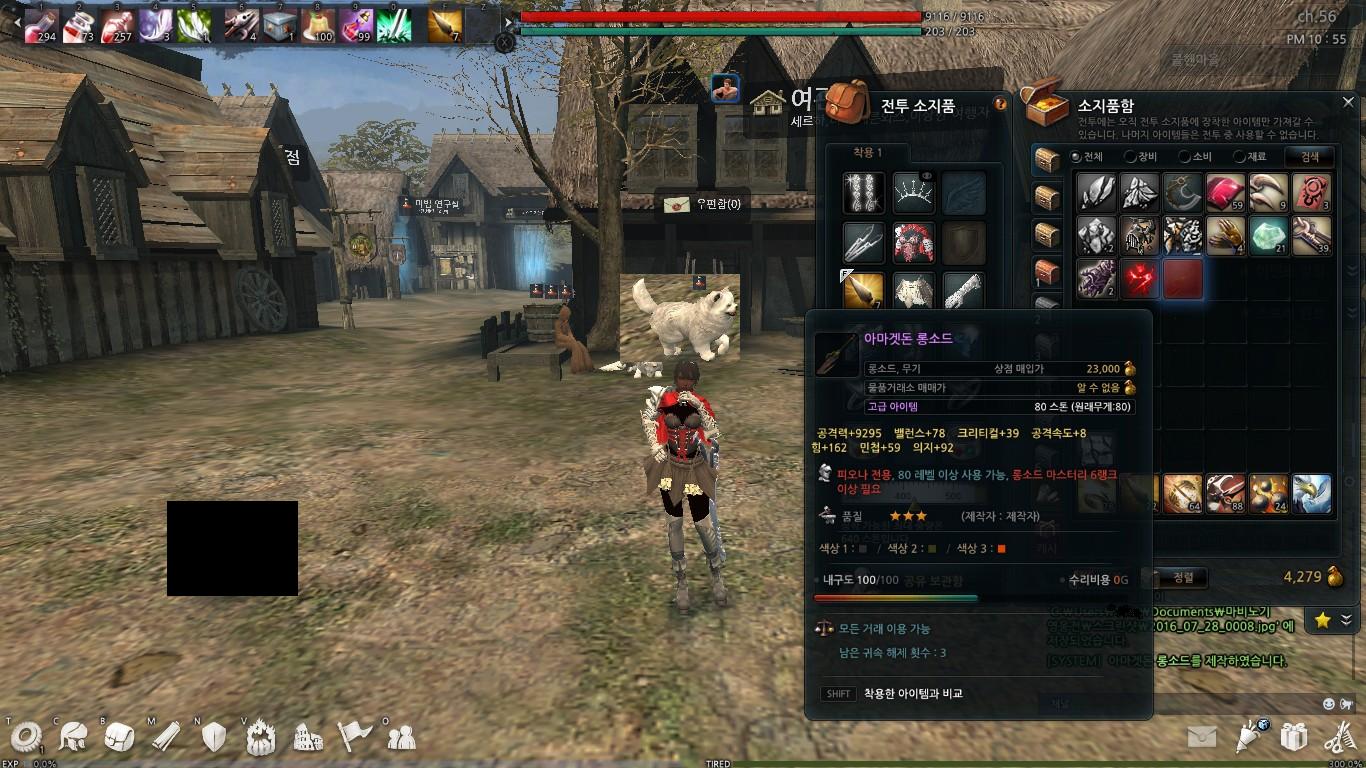Select the red cloth item stacked 59
The image size is (1366, 768).
[1225, 192]
